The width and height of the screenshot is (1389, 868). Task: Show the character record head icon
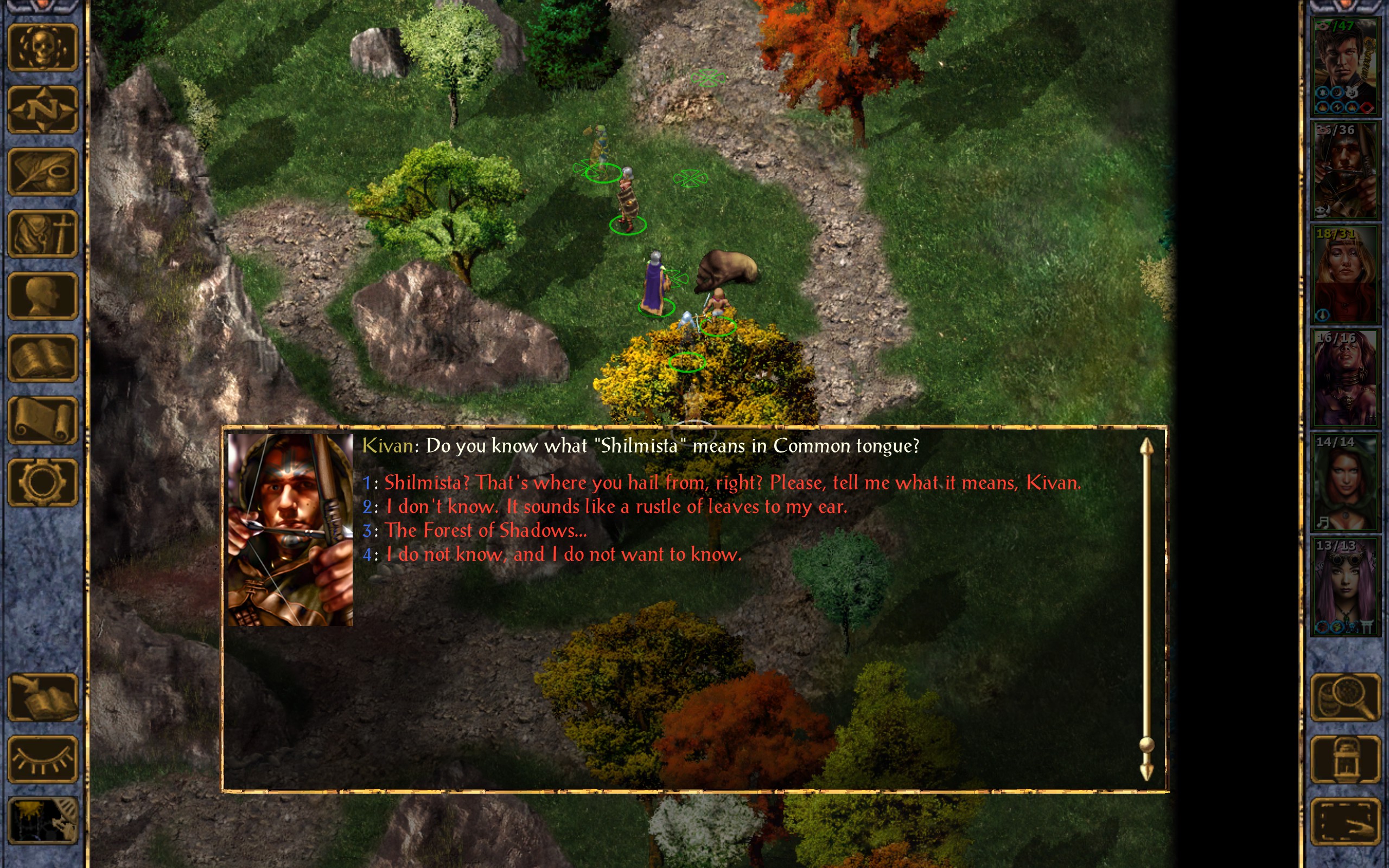tap(42, 296)
